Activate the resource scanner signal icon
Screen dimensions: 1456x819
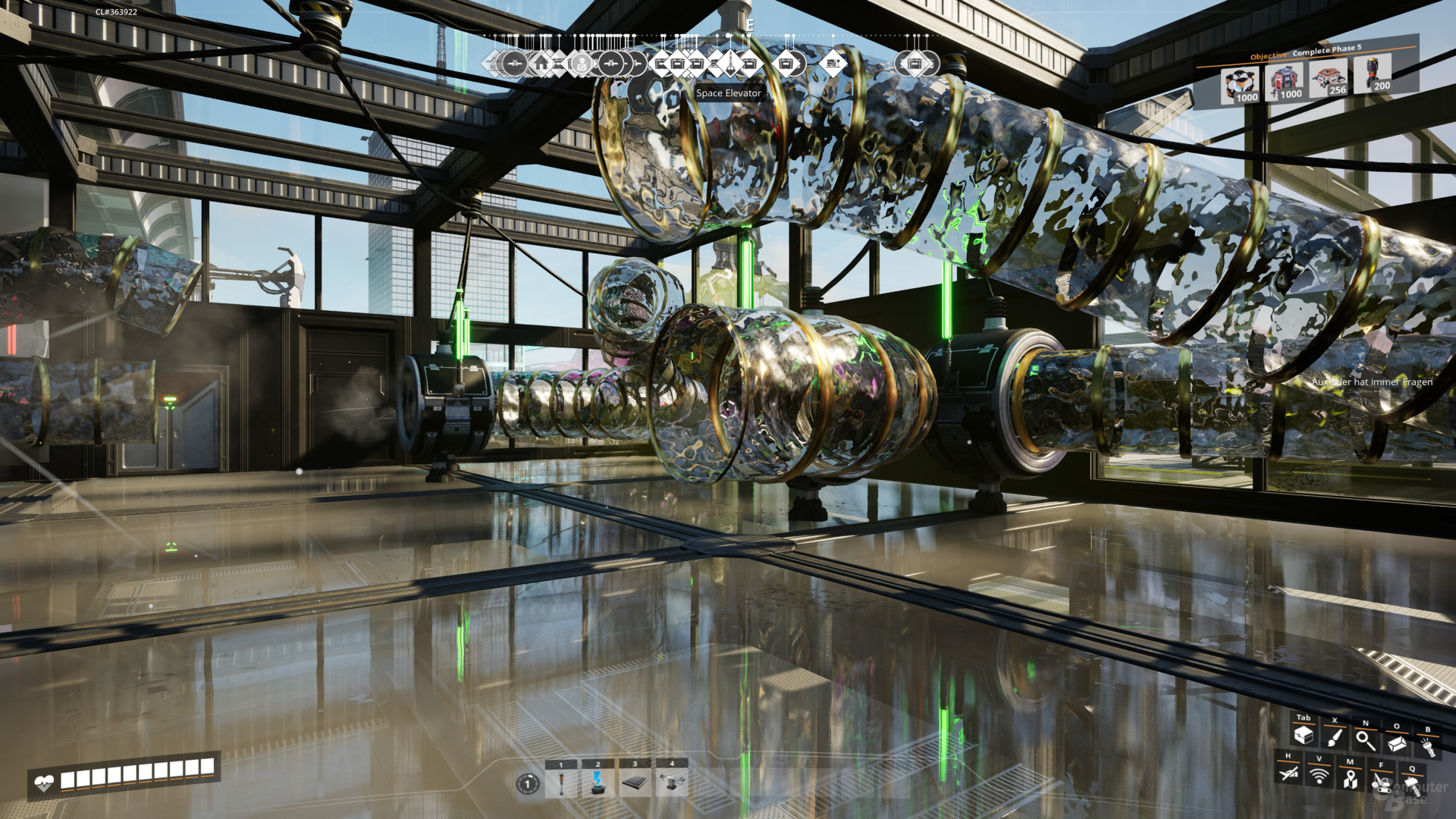(1319, 776)
